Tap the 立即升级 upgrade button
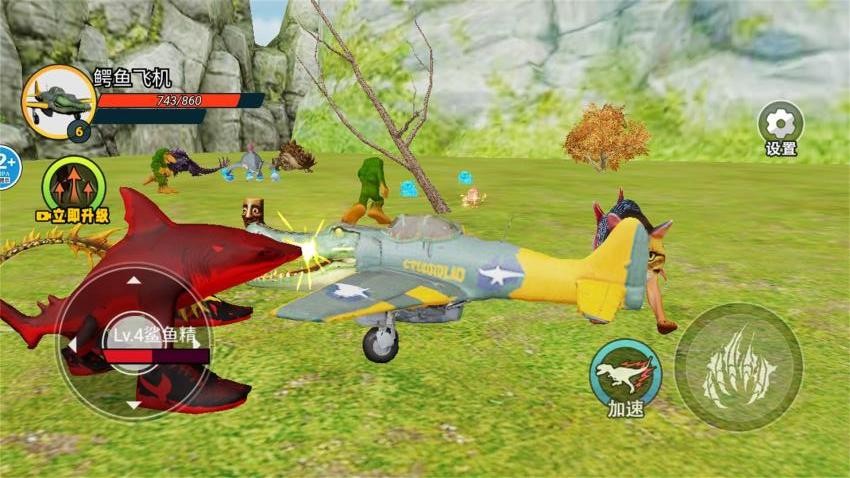 tap(74, 188)
